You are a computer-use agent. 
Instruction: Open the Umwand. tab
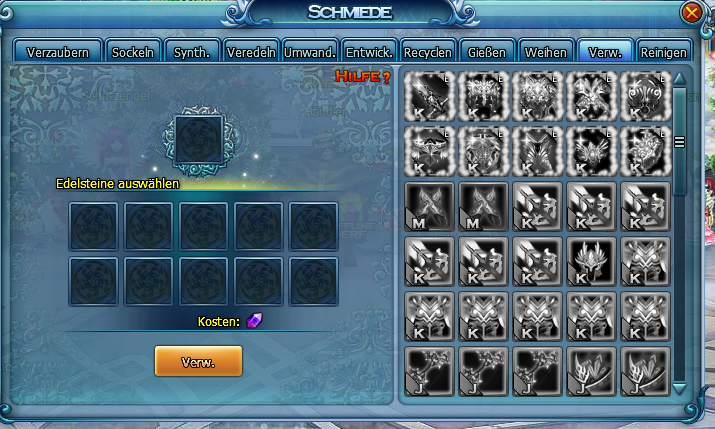(x=309, y=52)
